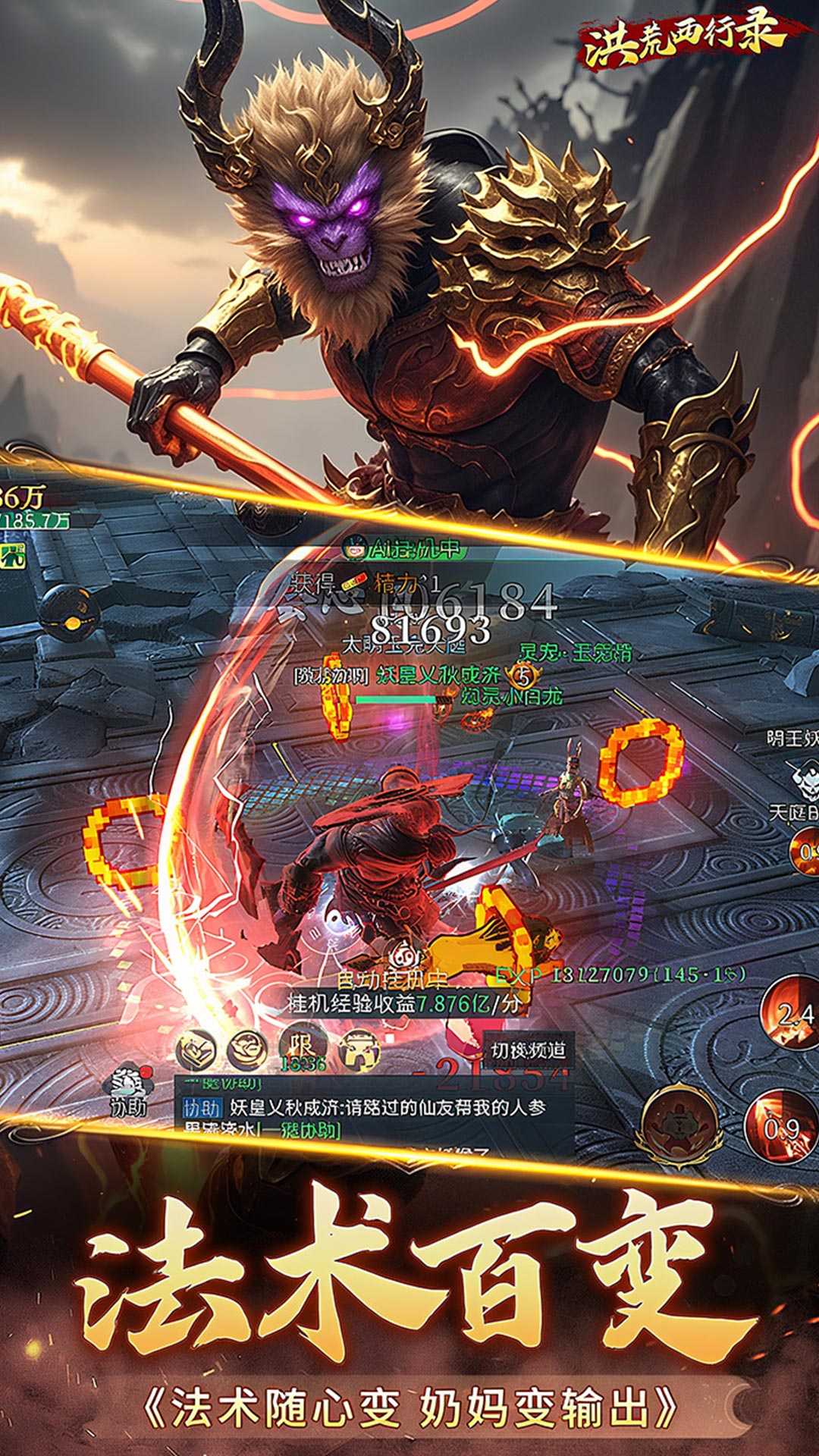
Task: Toggle the AI挂机中 auto-battle indicator
Action: tap(403, 548)
